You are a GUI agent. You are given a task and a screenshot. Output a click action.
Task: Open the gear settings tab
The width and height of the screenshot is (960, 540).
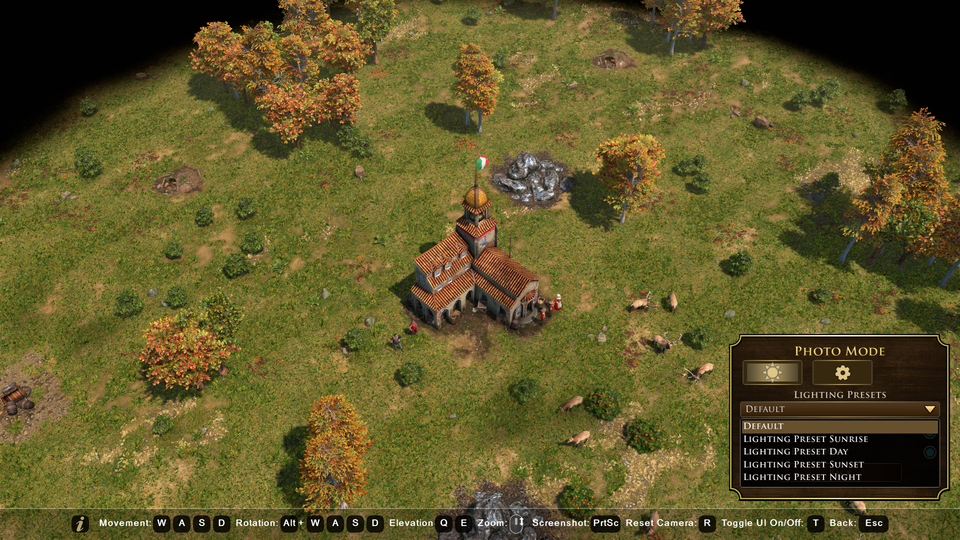842,373
